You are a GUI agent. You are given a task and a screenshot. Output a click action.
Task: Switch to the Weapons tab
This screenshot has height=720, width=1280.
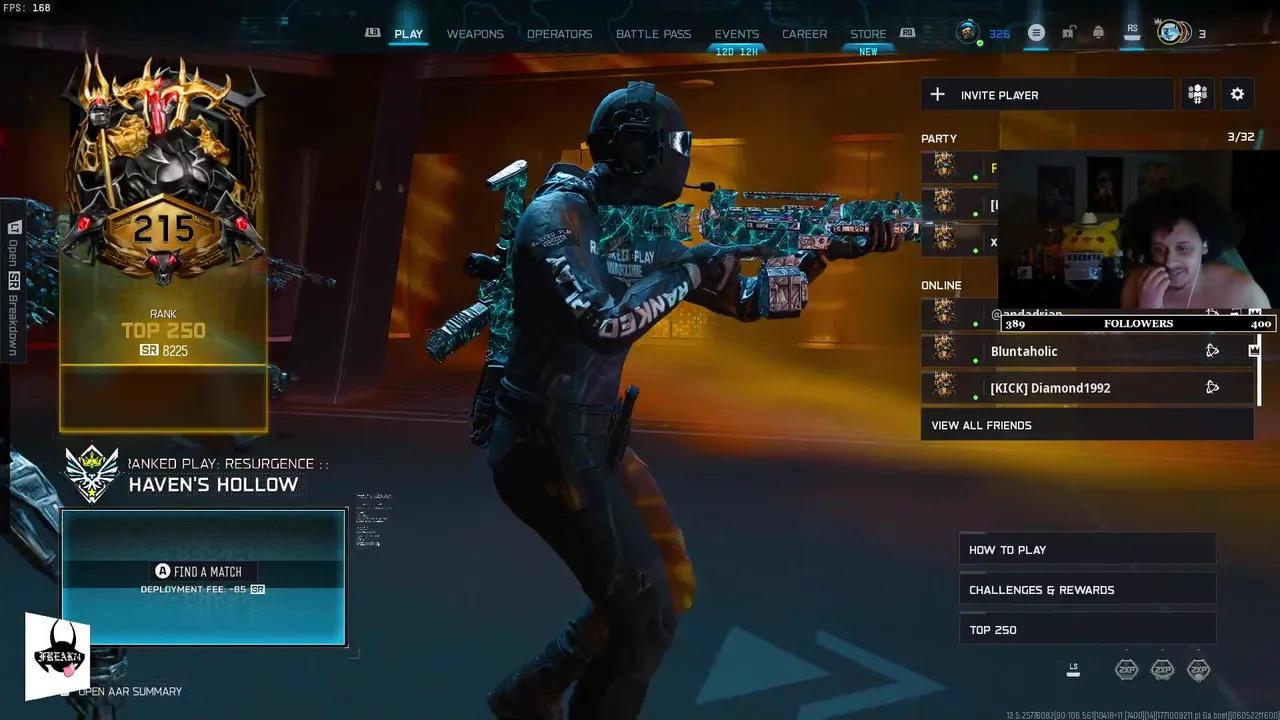(x=475, y=34)
